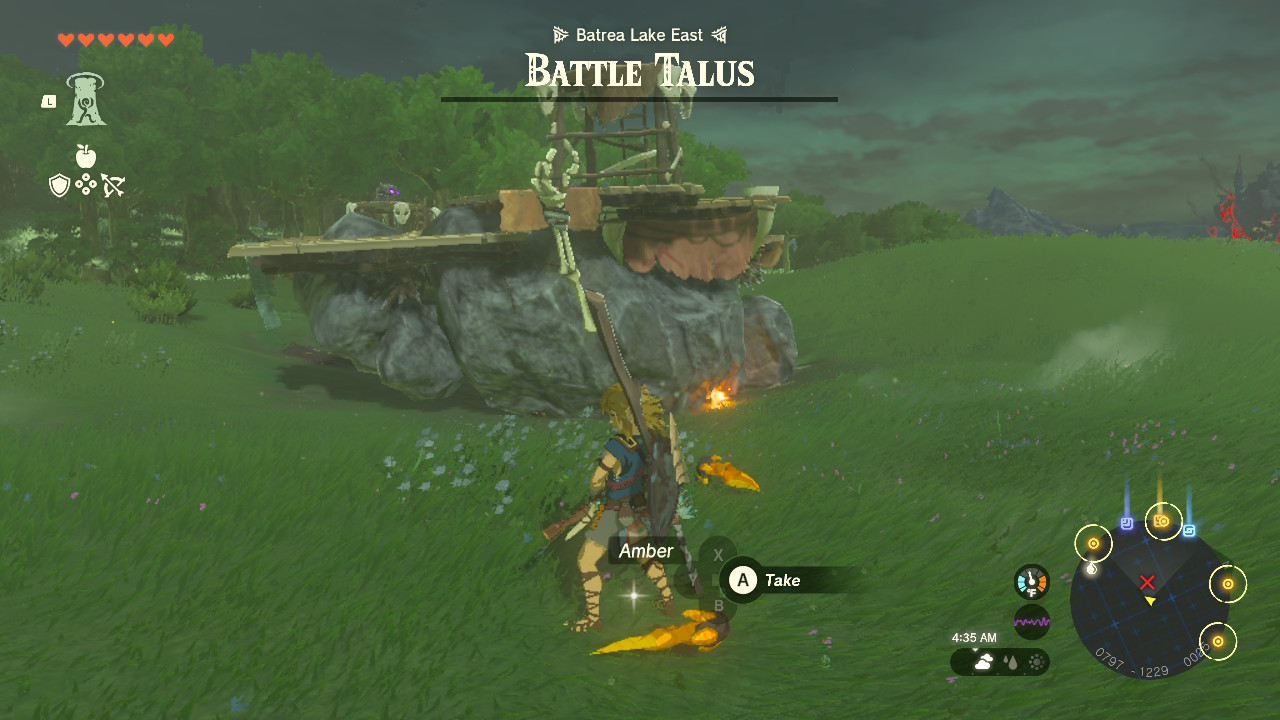The width and height of the screenshot is (1280, 720).
Task: Click the purple noise meter
Action: [x=1033, y=622]
